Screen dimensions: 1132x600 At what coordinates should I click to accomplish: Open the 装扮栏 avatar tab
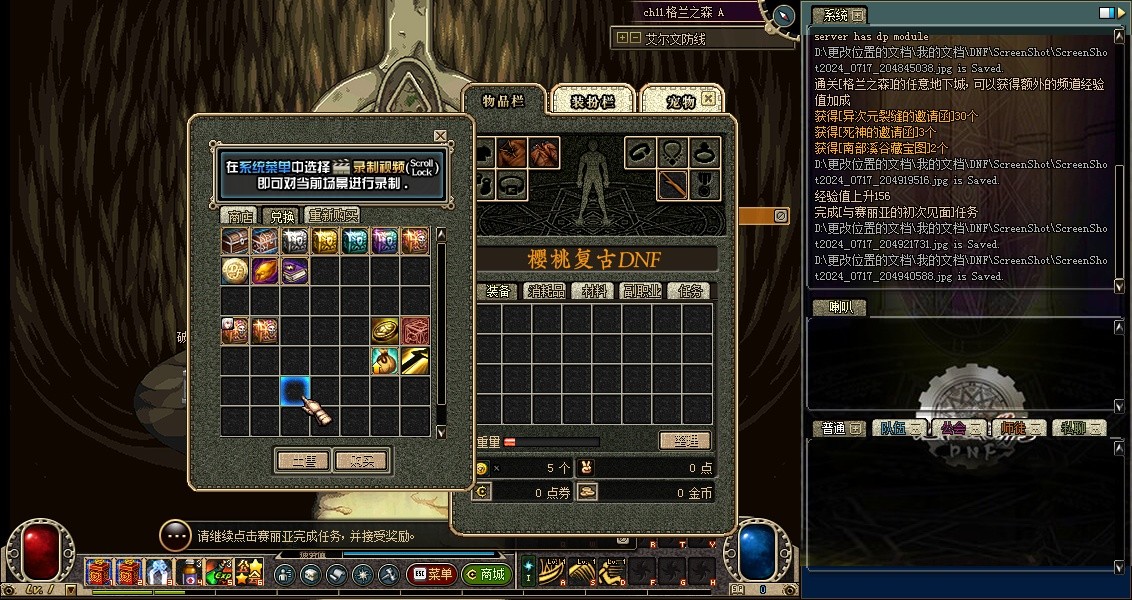[x=591, y=101]
